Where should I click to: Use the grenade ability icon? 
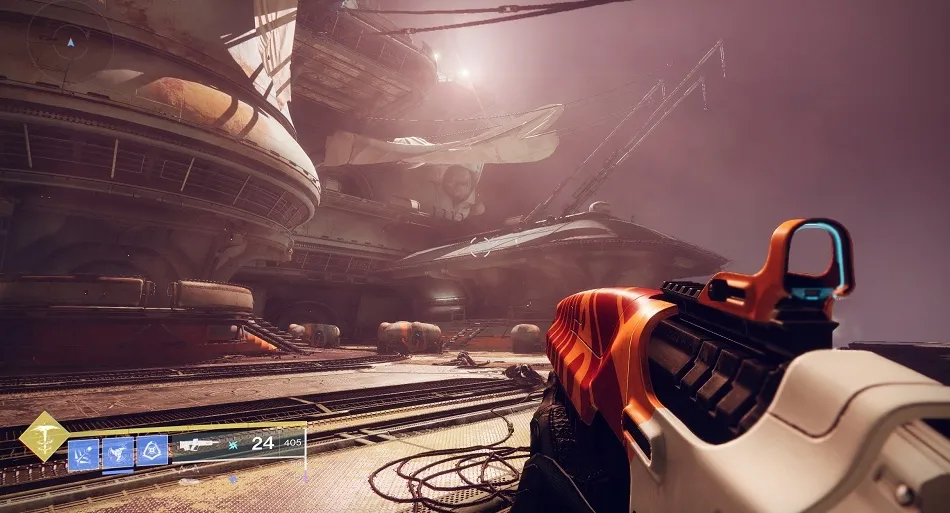[x=84, y=453]
